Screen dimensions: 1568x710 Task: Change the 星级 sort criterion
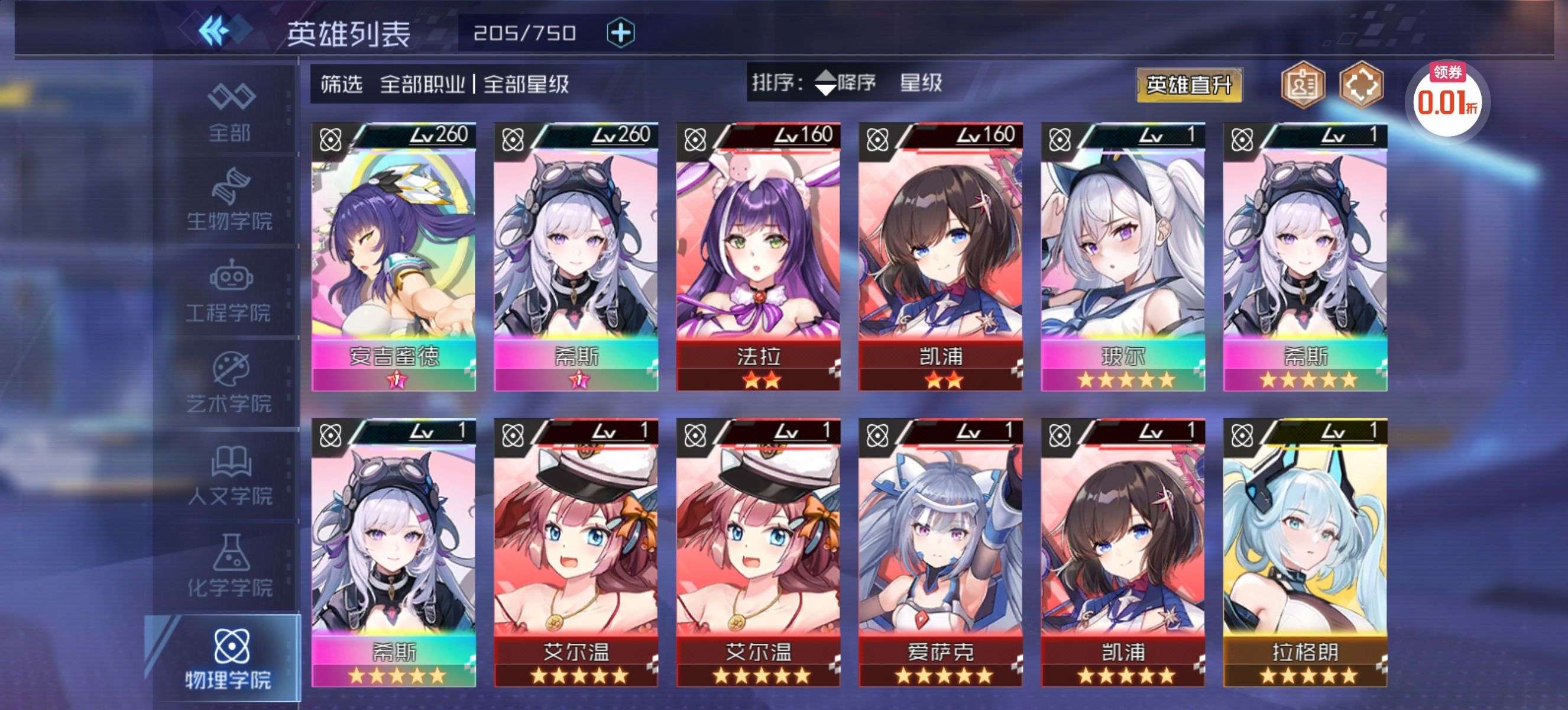point(921,82)
